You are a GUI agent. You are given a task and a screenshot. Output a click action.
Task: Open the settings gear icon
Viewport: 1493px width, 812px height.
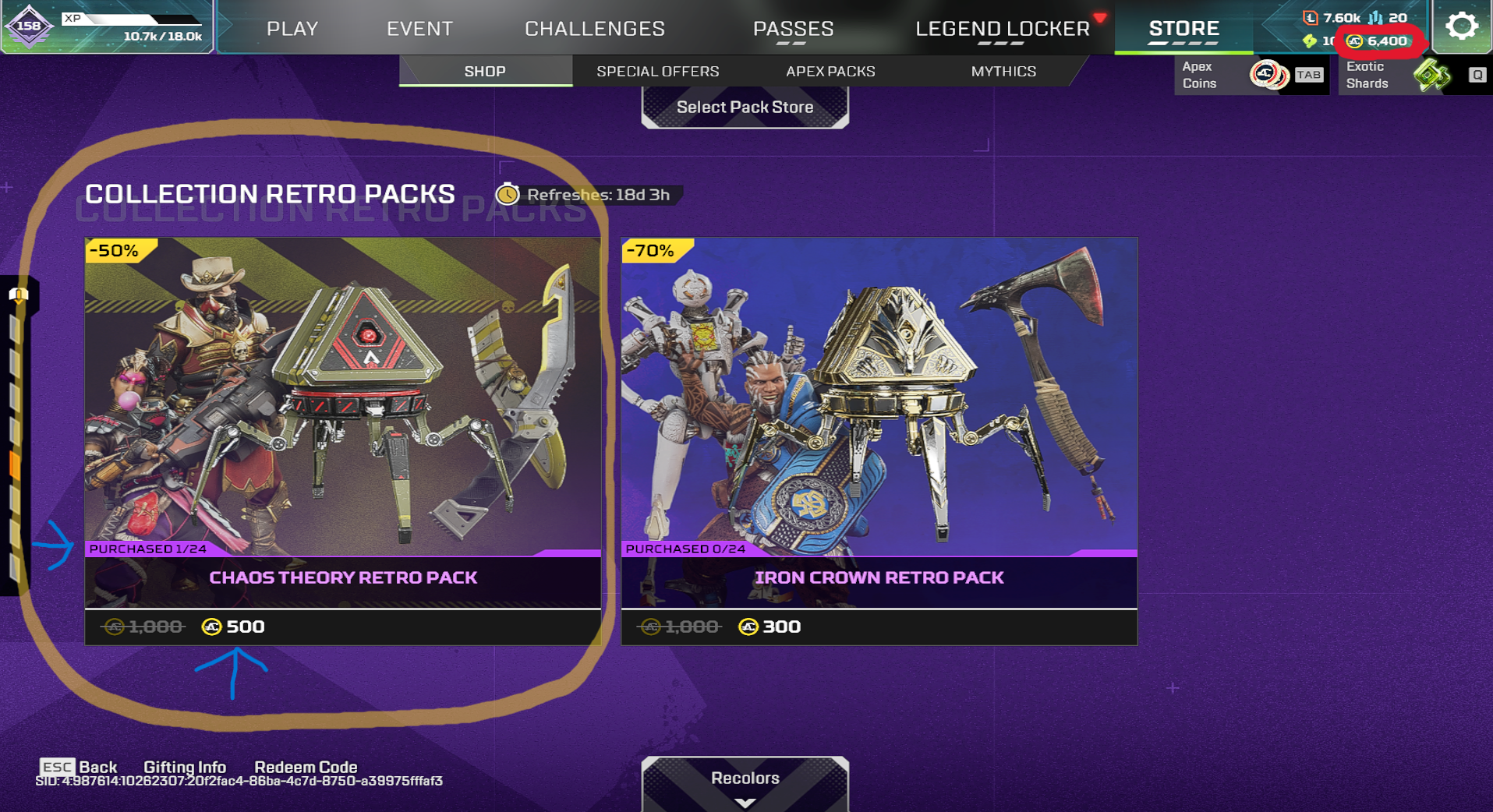click(1461, 26)
